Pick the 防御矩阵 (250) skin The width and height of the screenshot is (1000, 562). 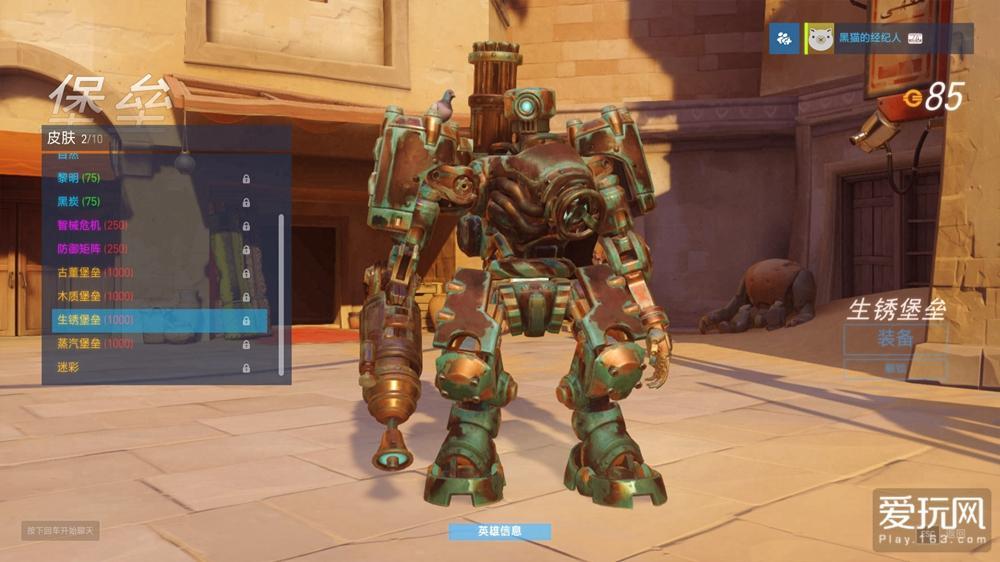[x=150, y=249]
